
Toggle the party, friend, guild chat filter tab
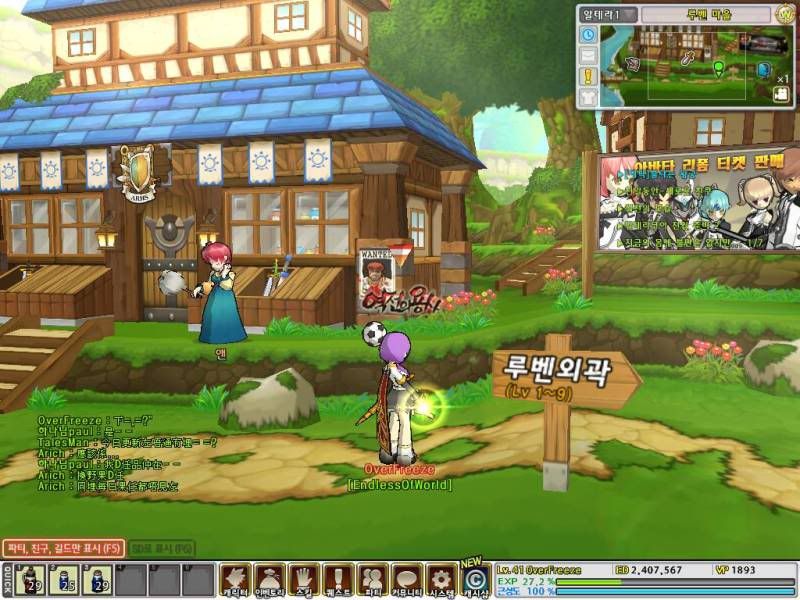pyautogui.click(x=62, y=548)
